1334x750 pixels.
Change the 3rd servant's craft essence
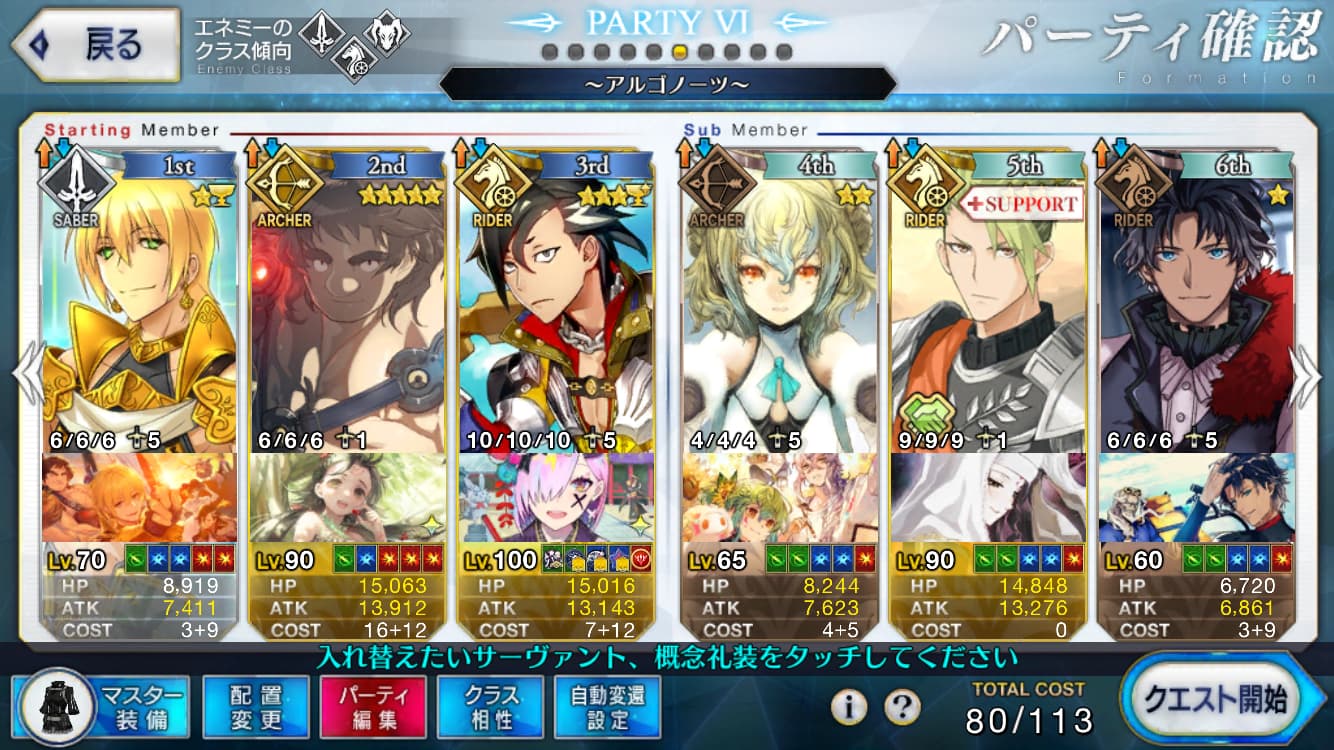click(x=556, y=498)
